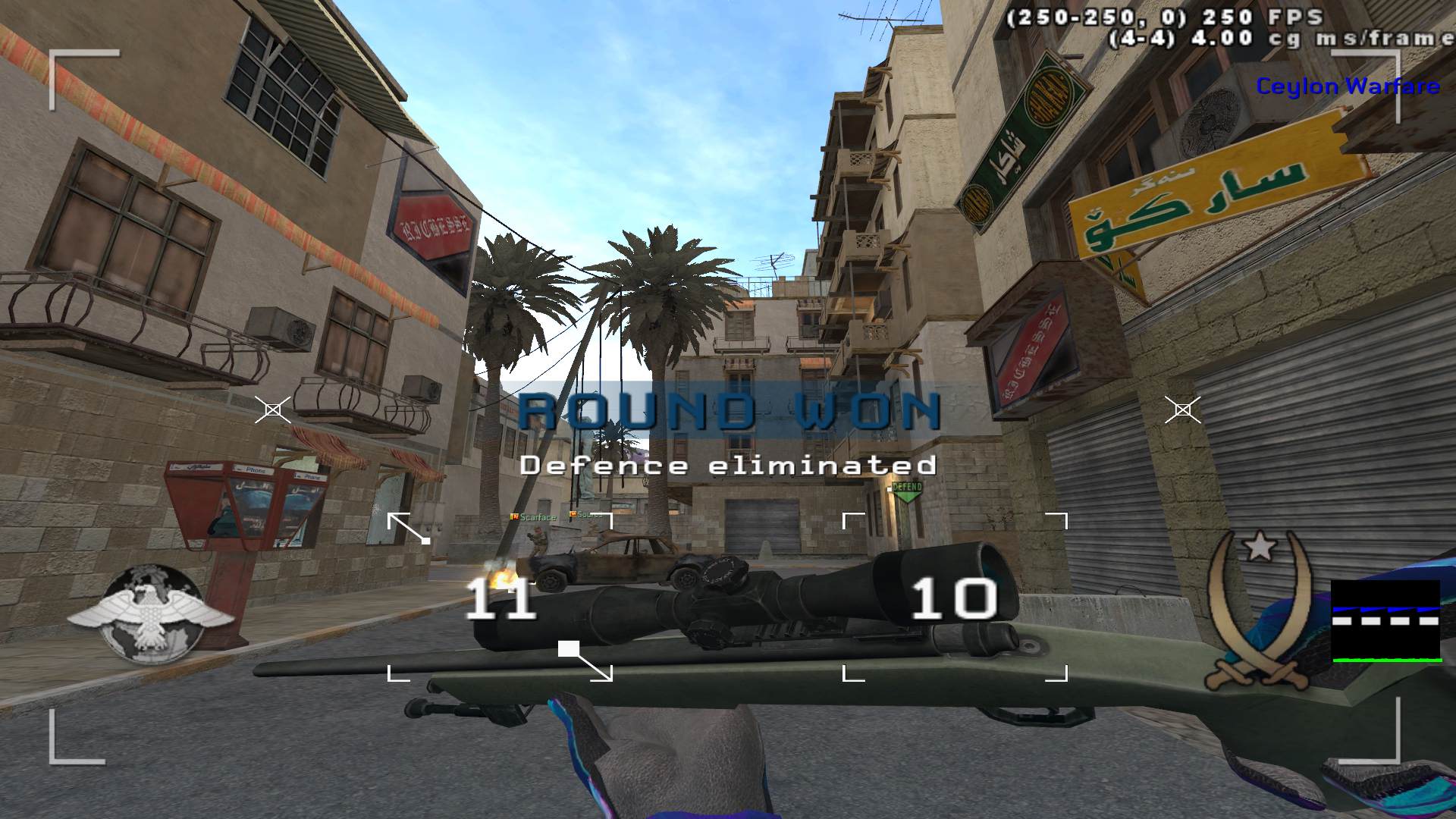1456x819 pixels.
Task: Click the Ceylon Warfare server label
Action: click(x=1348, y=86)
